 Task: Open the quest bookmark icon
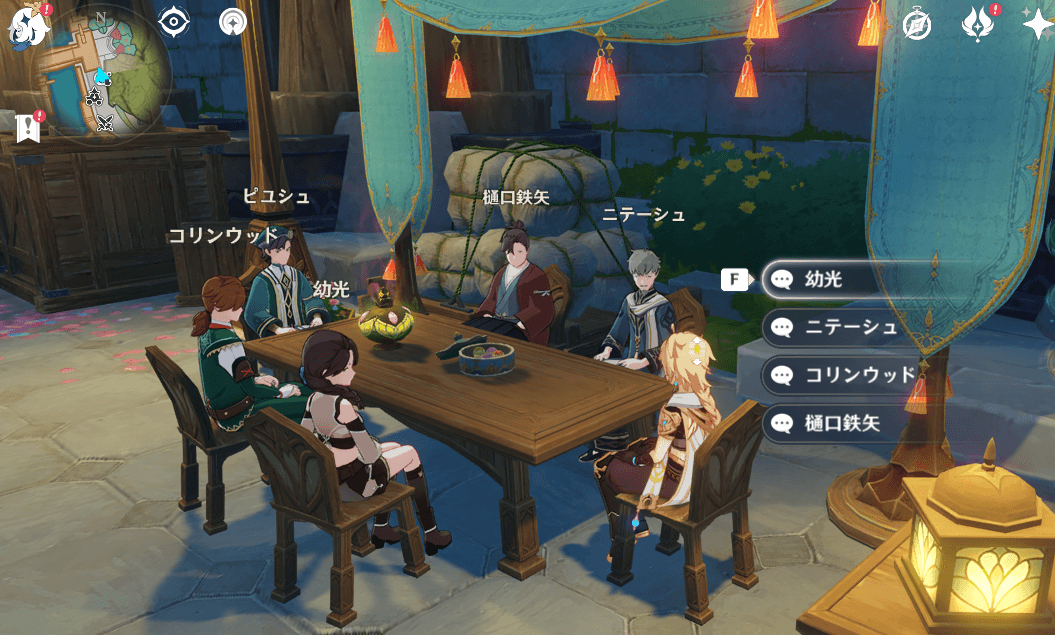28,127
